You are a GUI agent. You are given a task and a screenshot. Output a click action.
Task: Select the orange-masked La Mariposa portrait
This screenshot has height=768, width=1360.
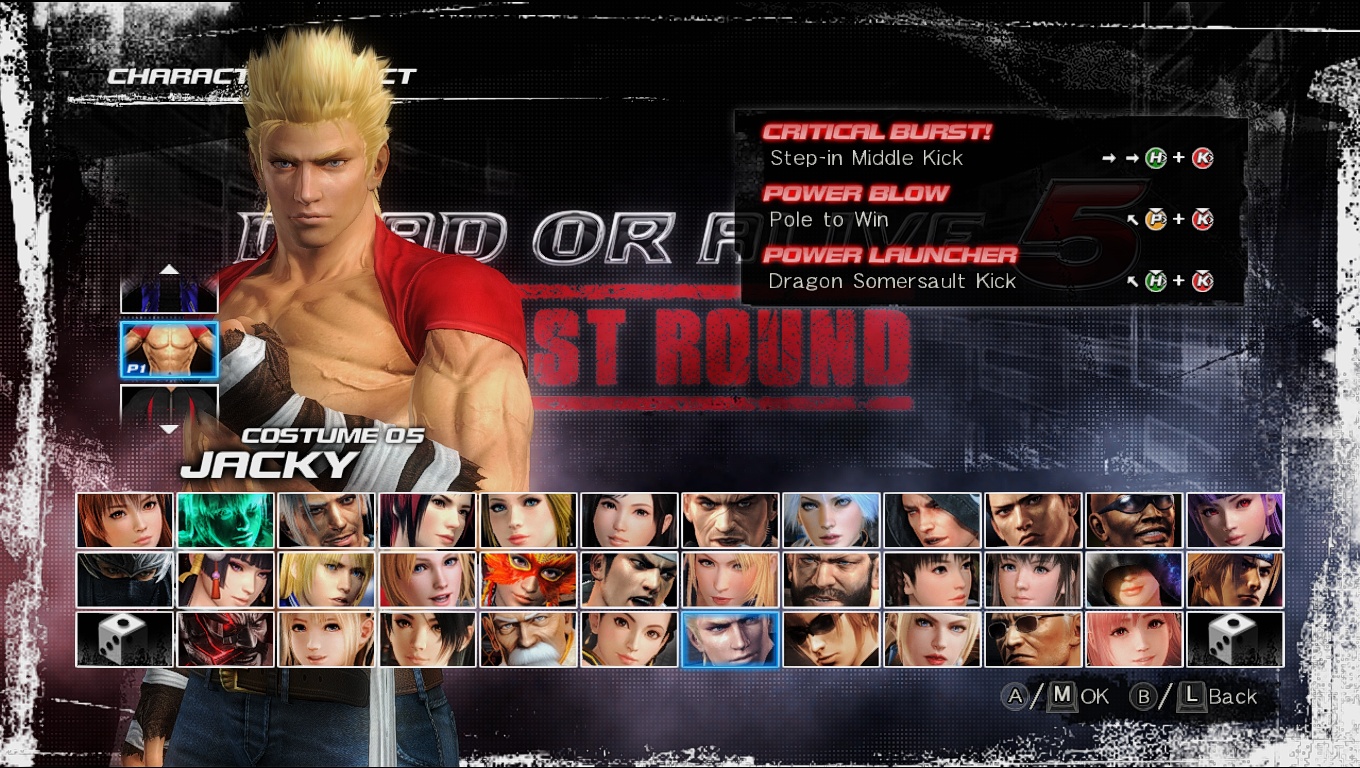528,580
